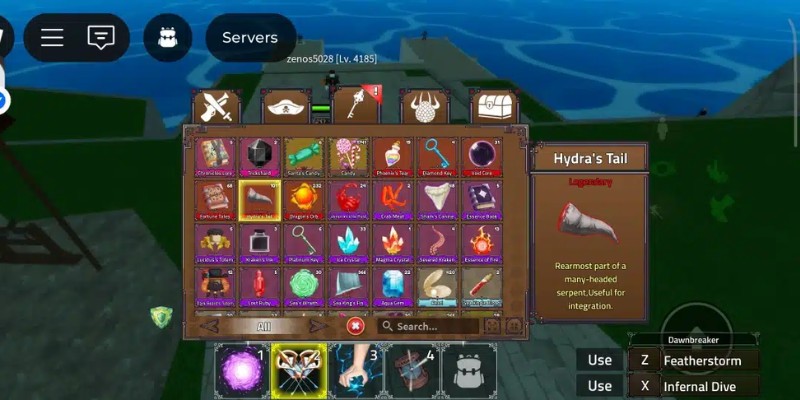The width and height of the screenshot is (800, 400).
Task: Open the horned helmet tab
Action: (425, 107)
